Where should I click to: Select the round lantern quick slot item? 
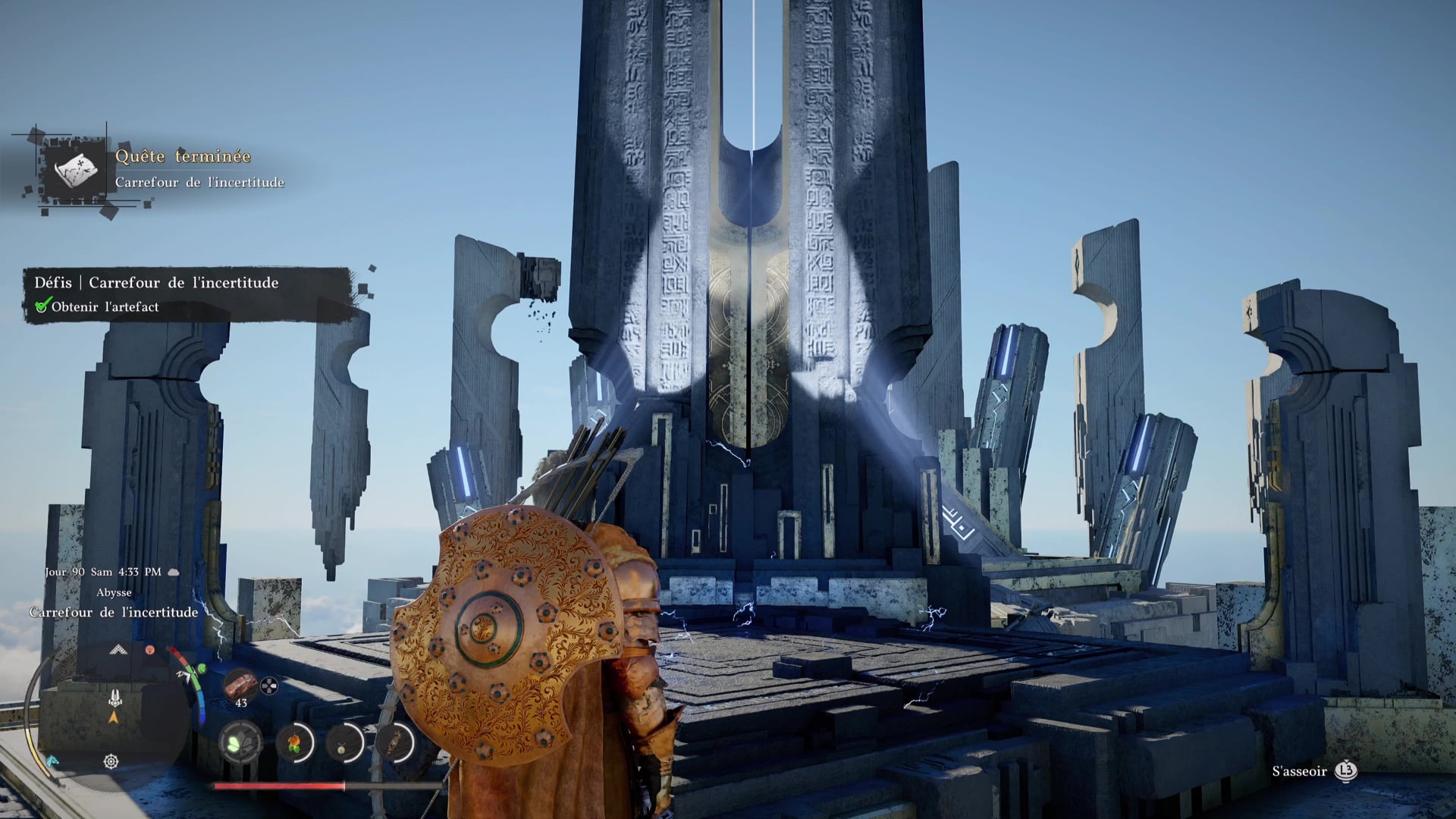pos(344,742)
